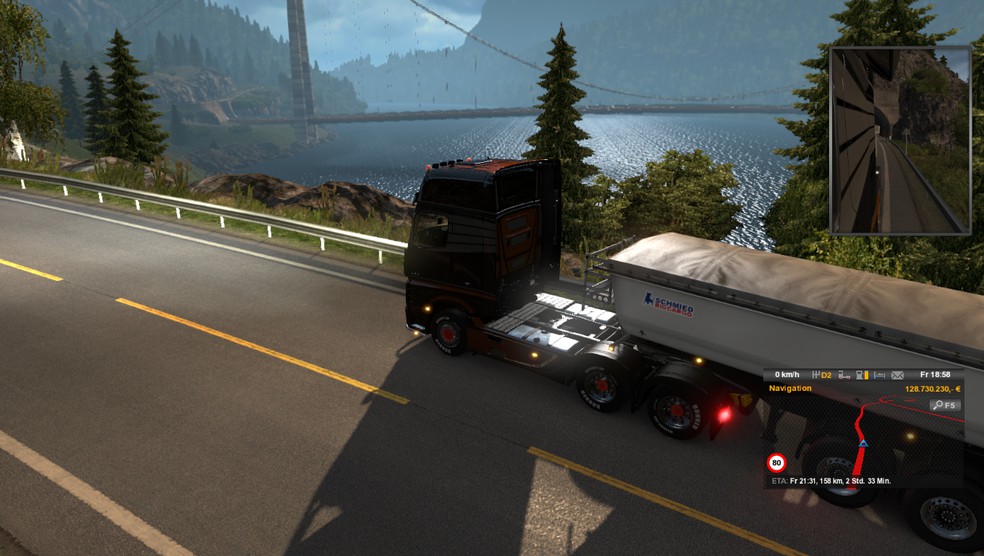This screenshot has width=984, height=556.
Task: Open the mail envelope icon
Action: click(x=897, y=375)
